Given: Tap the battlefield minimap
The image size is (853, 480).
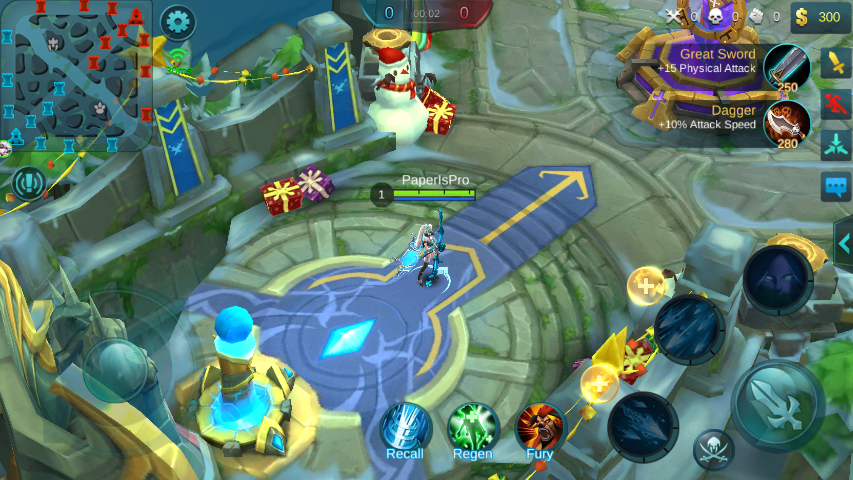Looking at the screenshot, I should coord(76,76).
